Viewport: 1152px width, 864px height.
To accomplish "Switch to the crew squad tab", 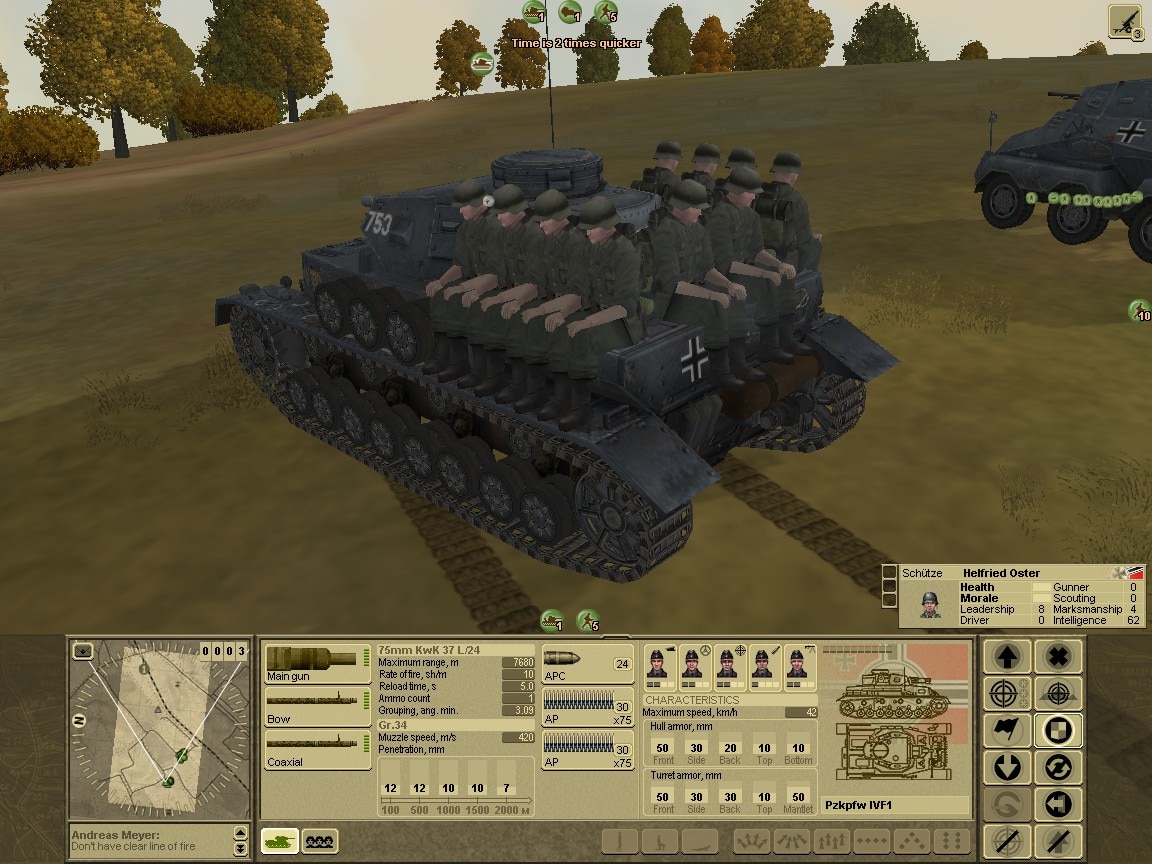I will click(320, 842).
